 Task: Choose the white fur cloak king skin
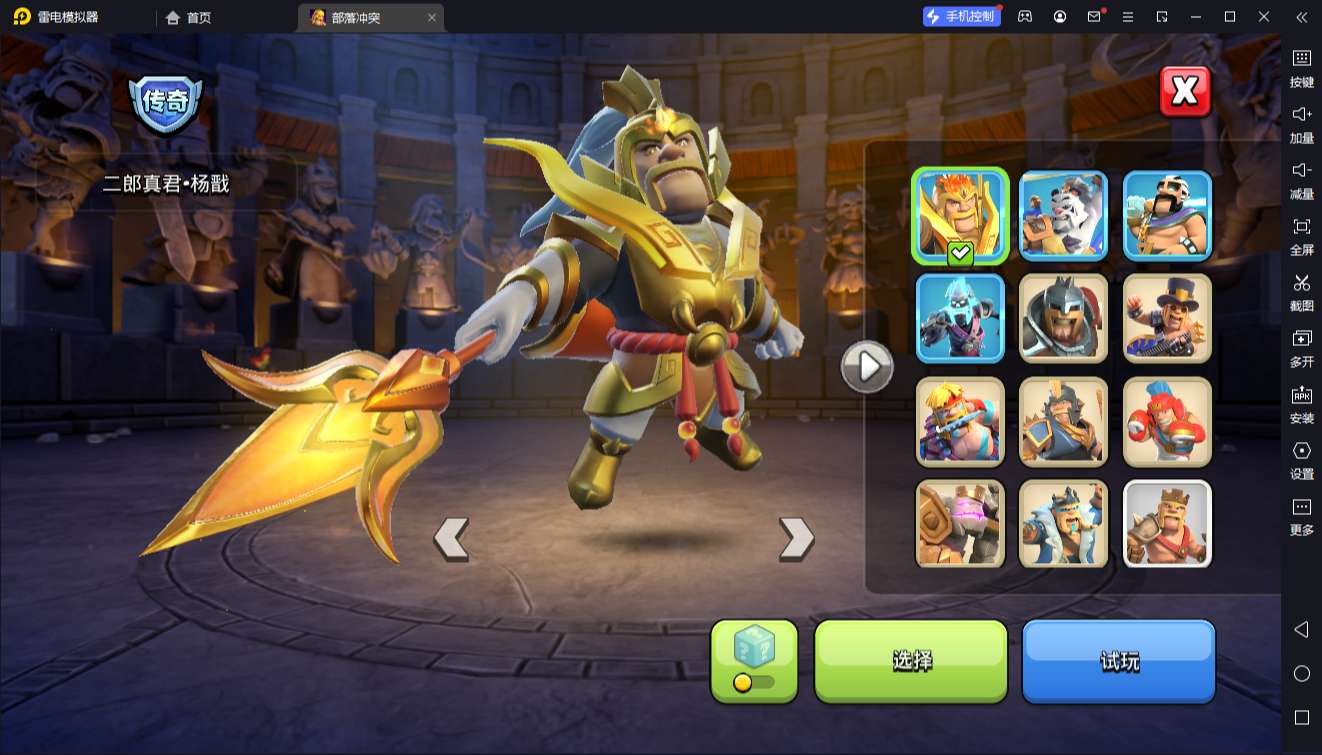point(1063,524)
